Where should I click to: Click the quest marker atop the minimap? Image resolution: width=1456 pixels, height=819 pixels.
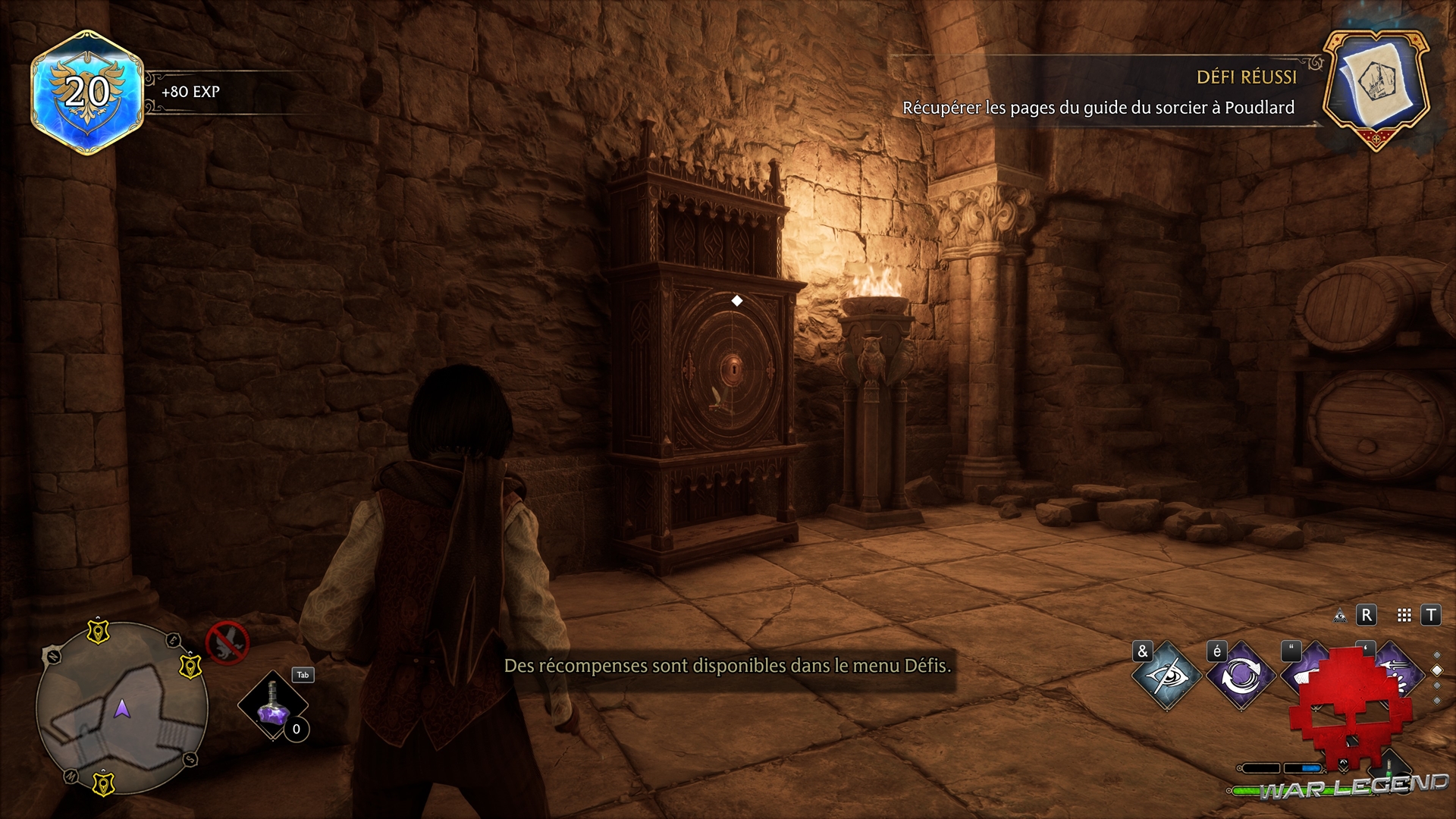(98, 630)
